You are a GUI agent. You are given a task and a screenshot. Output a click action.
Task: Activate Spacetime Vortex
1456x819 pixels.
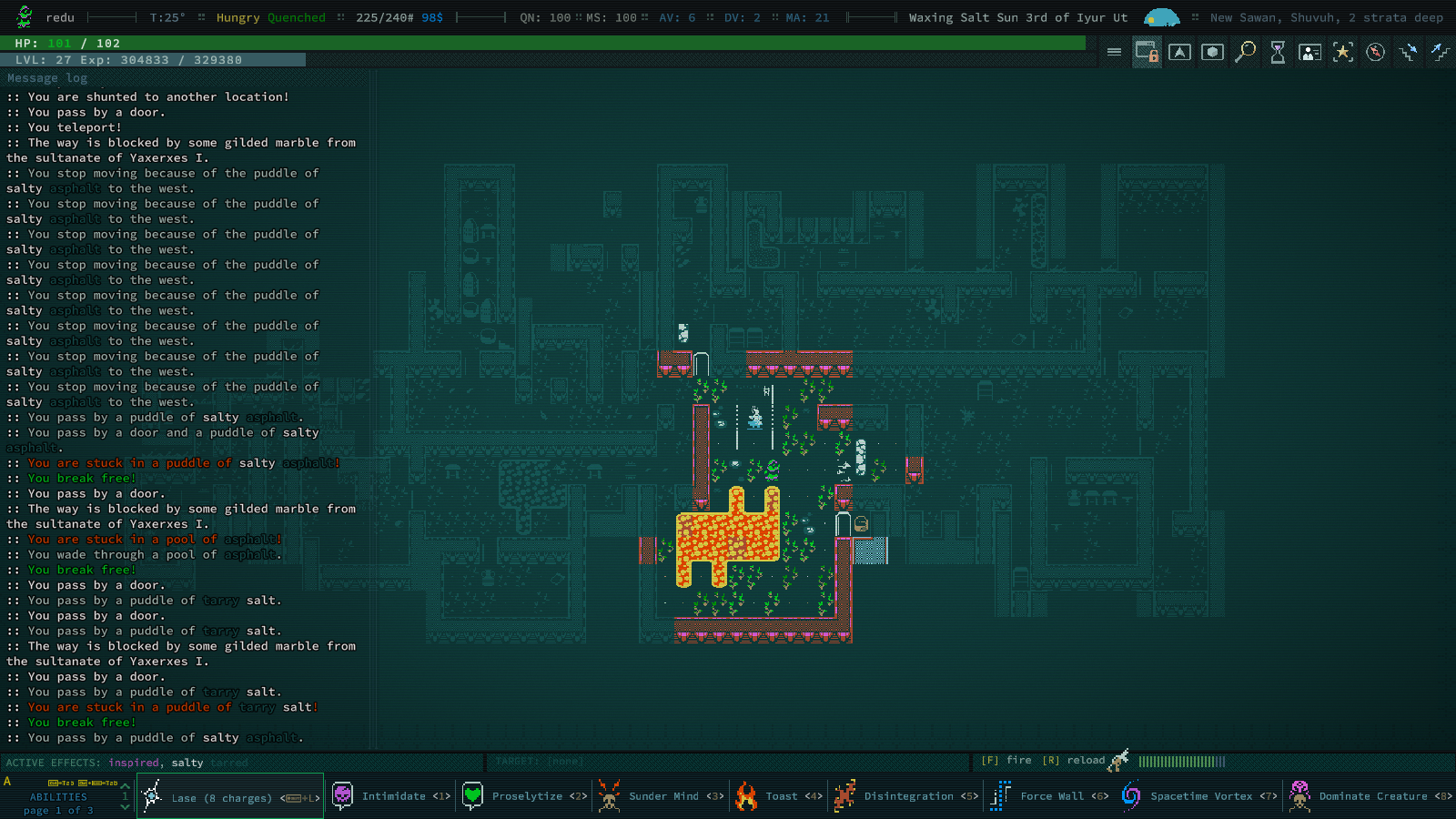[x=1198, y=796]
